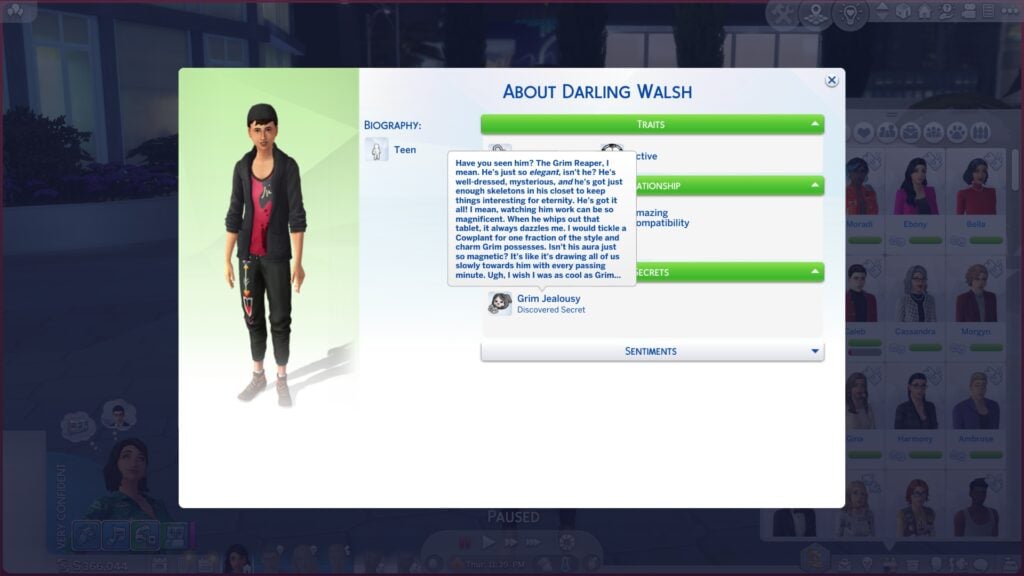Image resolution: width=1024 pixels, height=576 pixels.
Task: Select the Grim Jealousy discovered secret
Action: pos(548,303)
